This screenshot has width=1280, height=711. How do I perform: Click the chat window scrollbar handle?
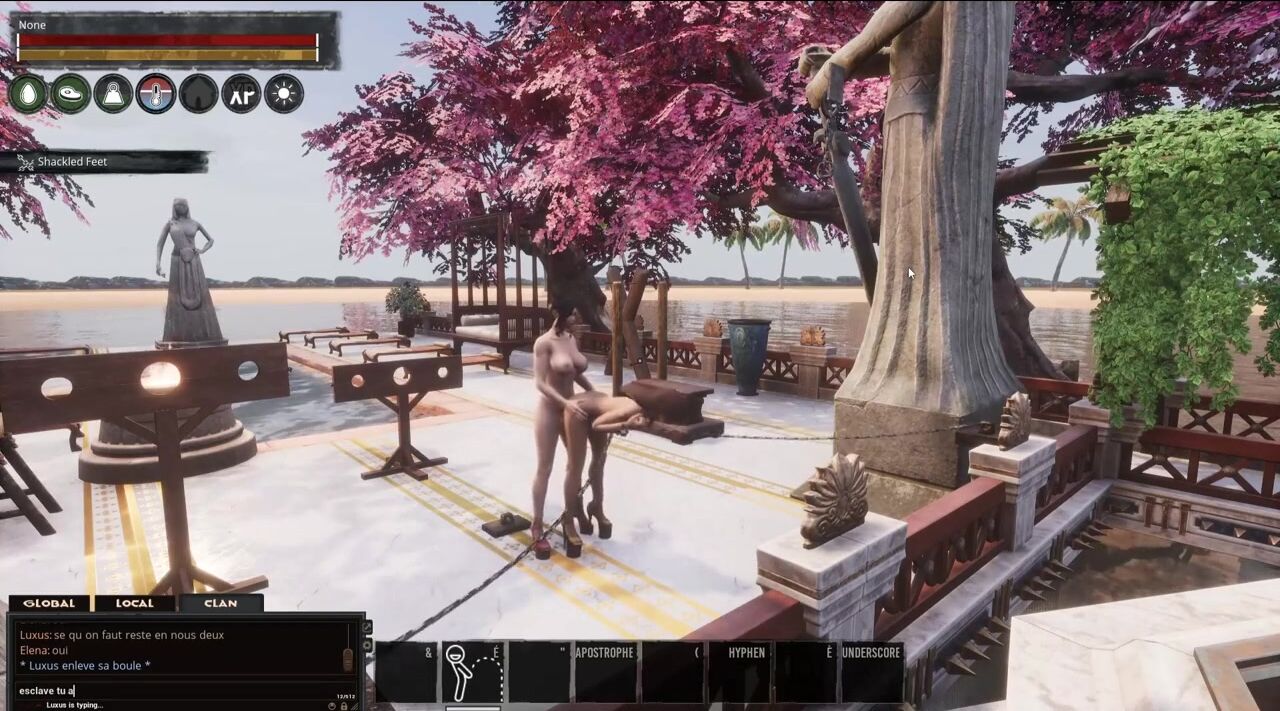tap(348, 658)
